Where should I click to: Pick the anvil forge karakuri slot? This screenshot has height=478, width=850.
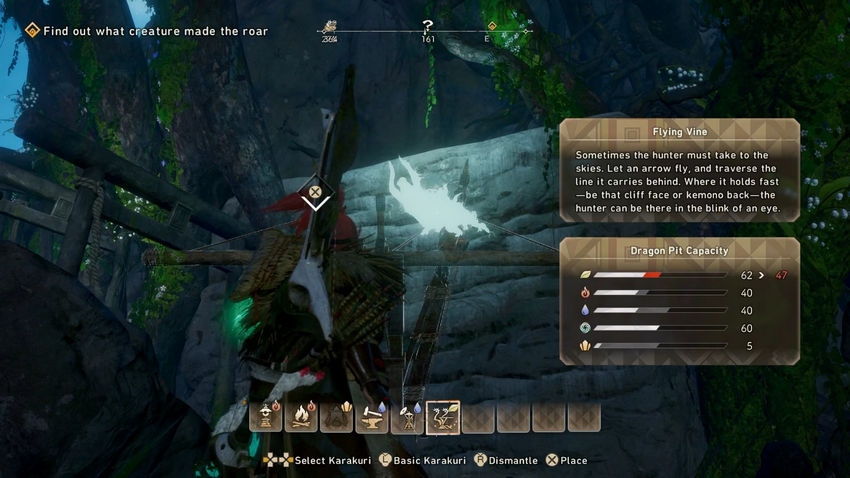(372, 416)
